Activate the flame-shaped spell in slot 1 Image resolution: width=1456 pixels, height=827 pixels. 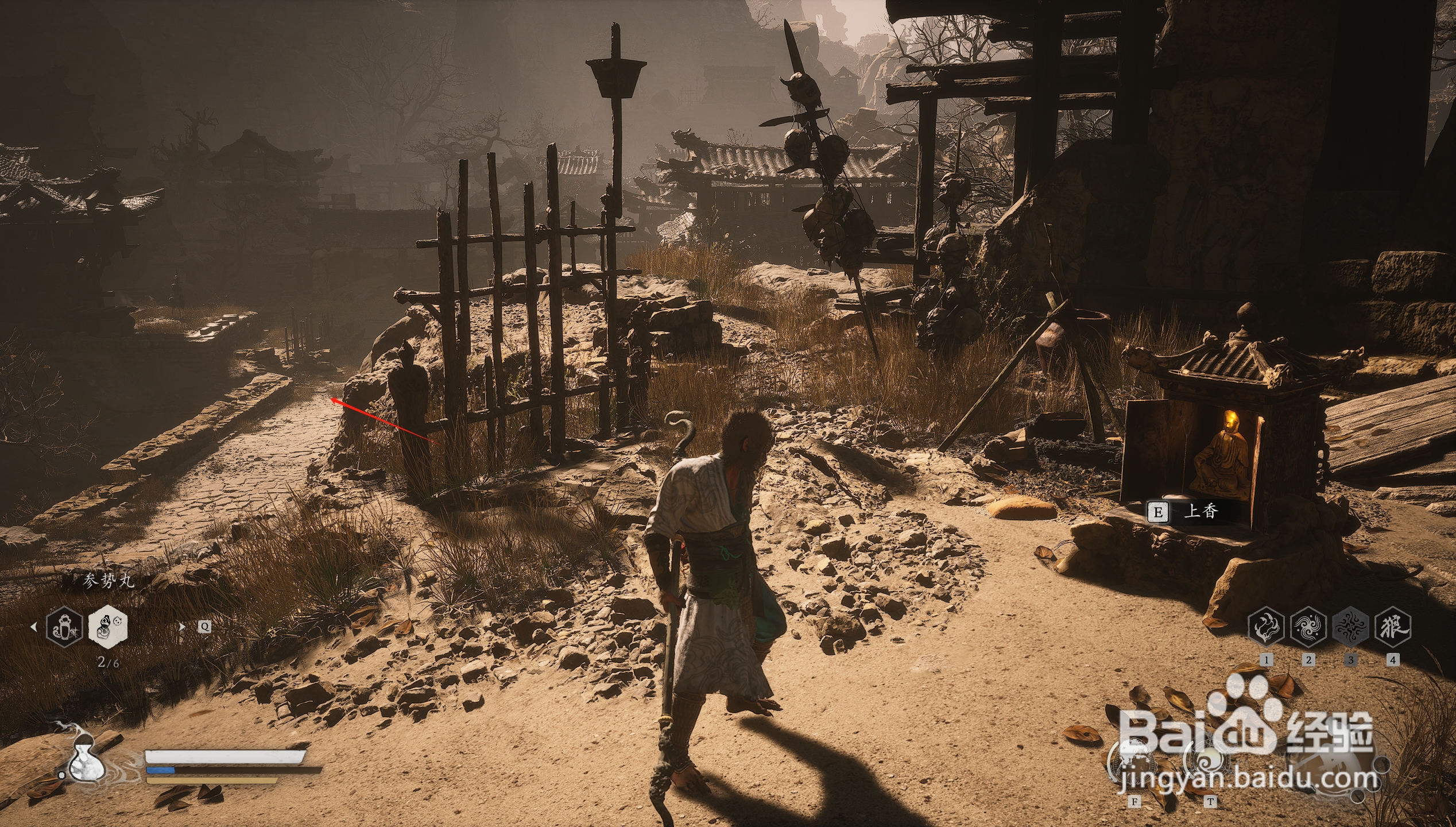click(1266, 627)
